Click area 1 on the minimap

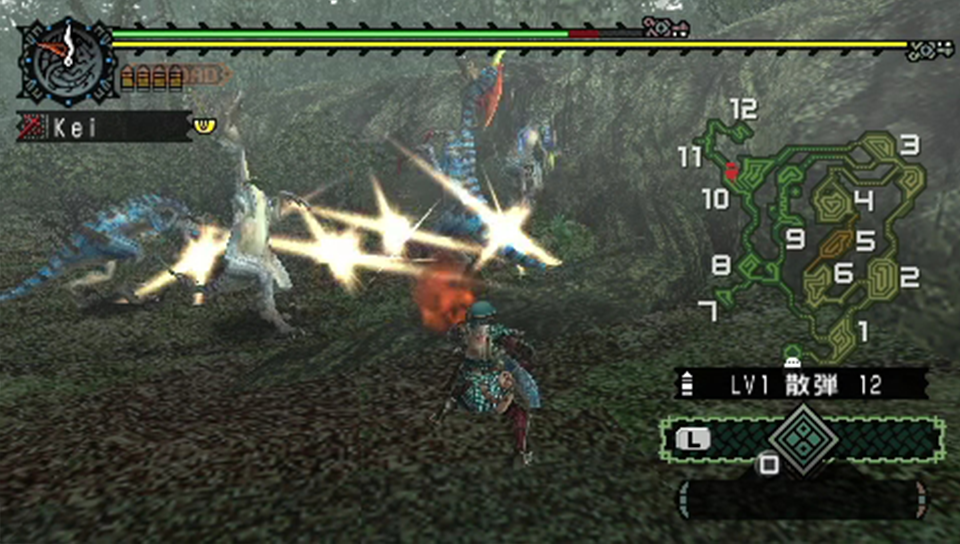pyautogui.click(x=863, y=330)
